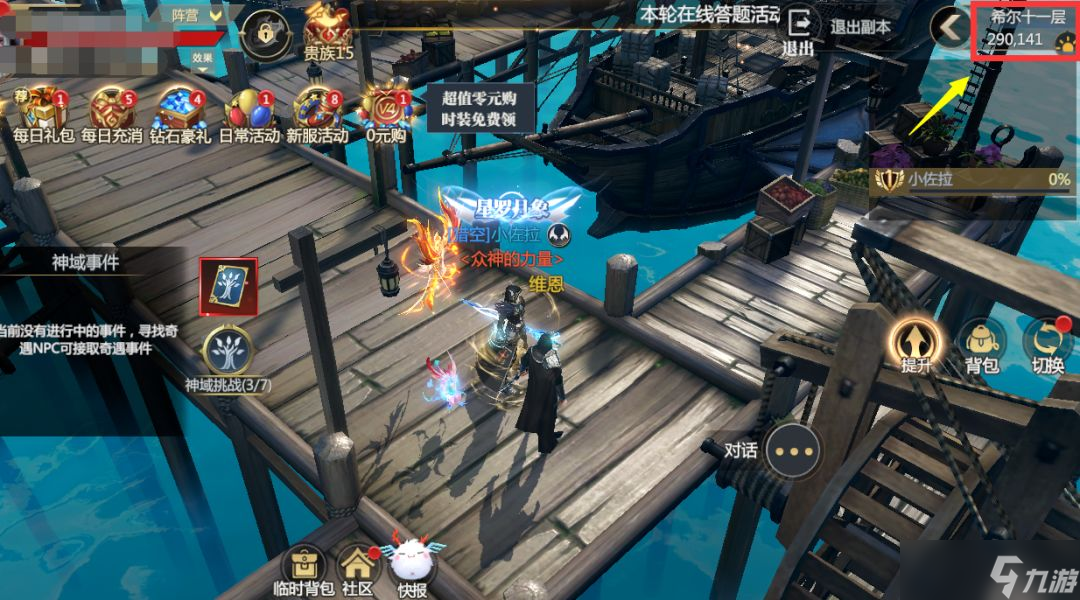
Task: Exit the dungeon with 退出 button
Action: (x=799, y=31)
